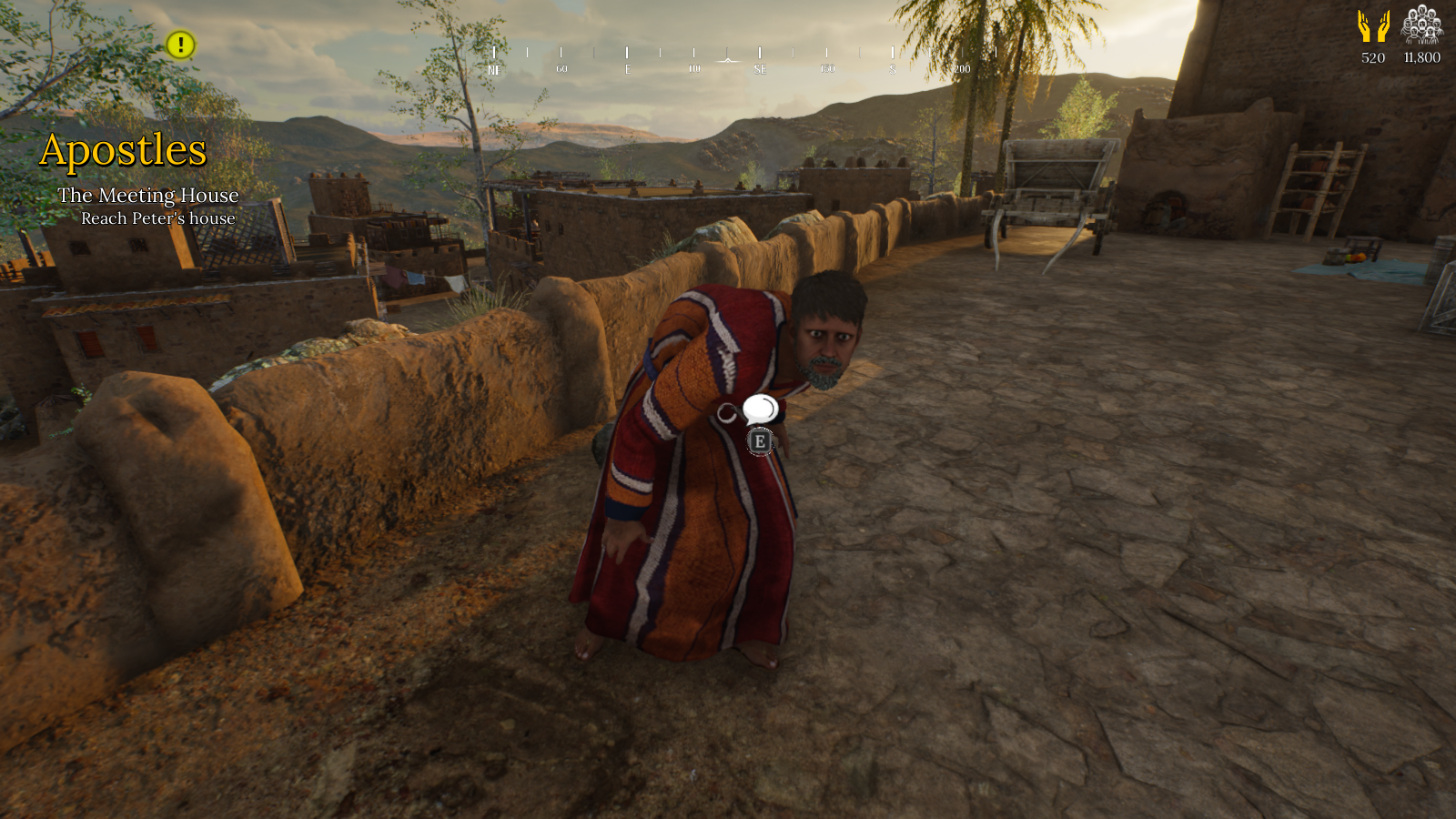Open the praying hands faith icon
Viewport: 1456px width, 819px height.
coord(1373,26)
